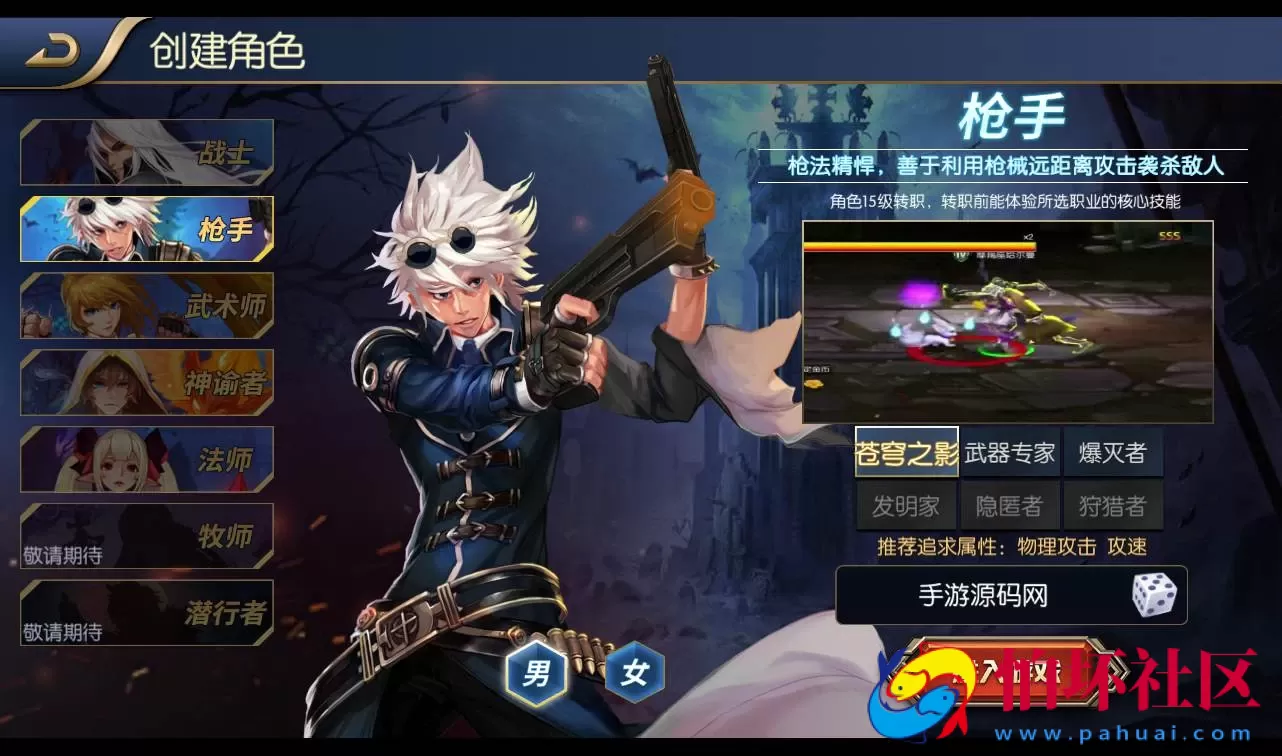The height and width of the screenshot is (756, 1282).
Task: Switch to the 爆灭者 subclass tab
Action: pos(1113,452)
